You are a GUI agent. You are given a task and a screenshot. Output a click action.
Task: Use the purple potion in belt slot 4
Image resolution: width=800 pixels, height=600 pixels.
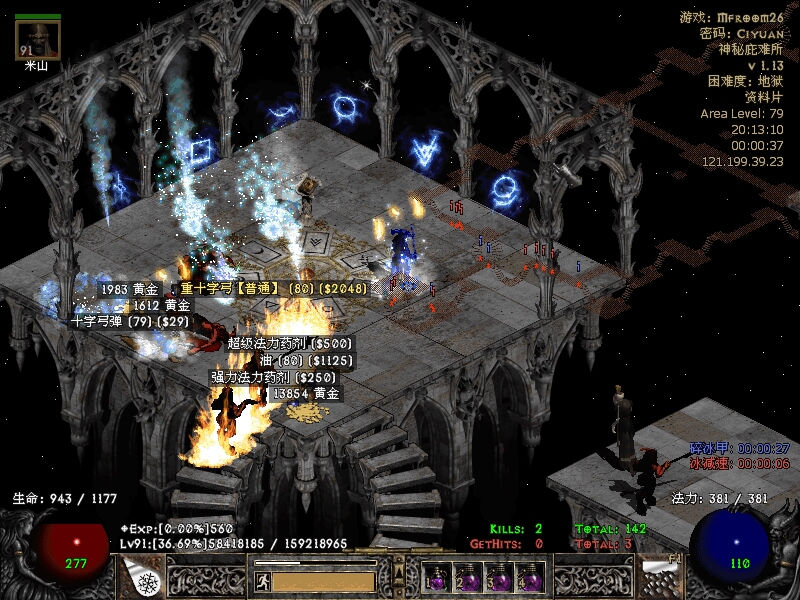[x=530, y=580]
